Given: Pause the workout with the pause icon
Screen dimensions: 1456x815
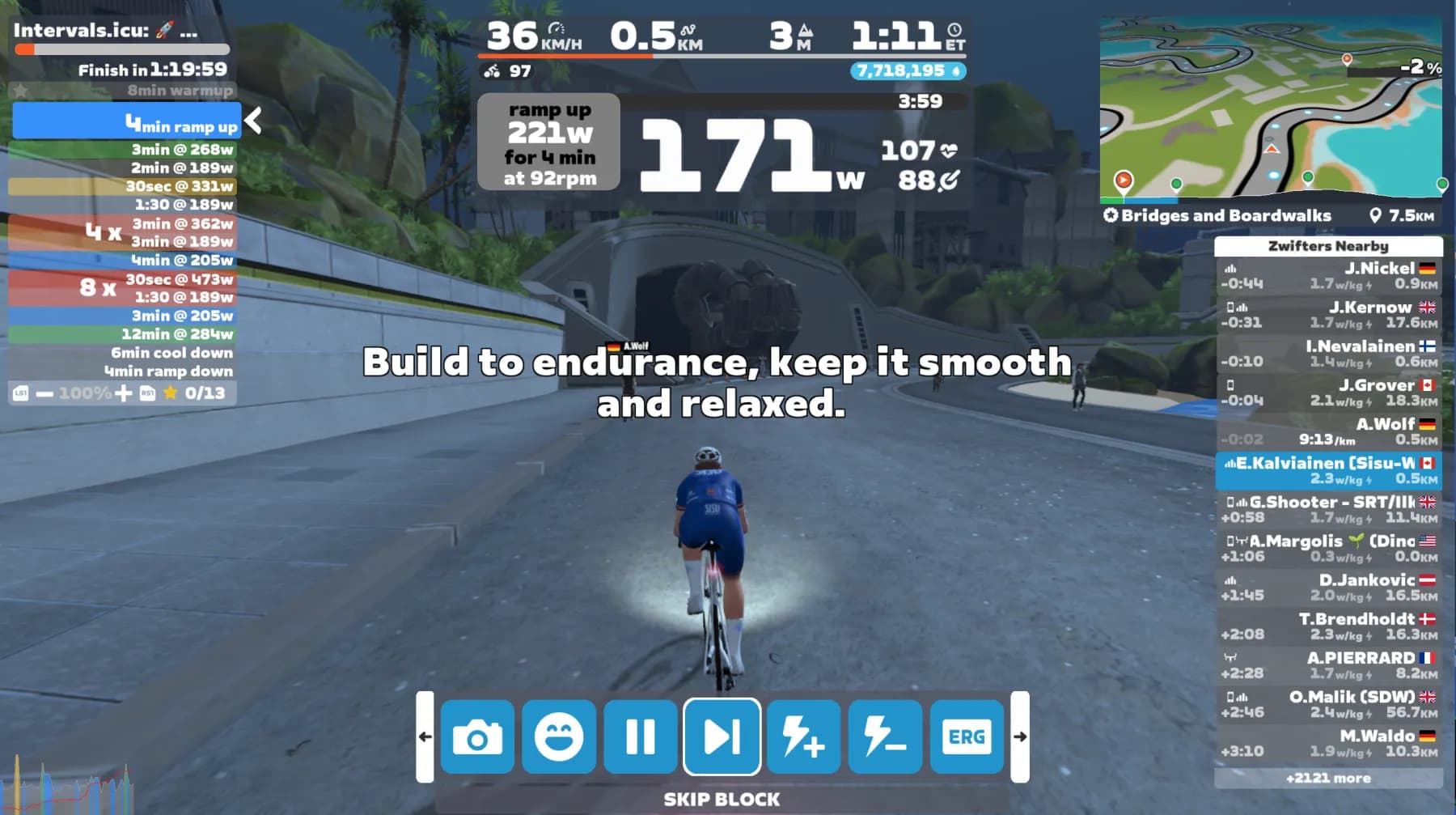Looking at the screenshot, I should click(x=641, y=736).
